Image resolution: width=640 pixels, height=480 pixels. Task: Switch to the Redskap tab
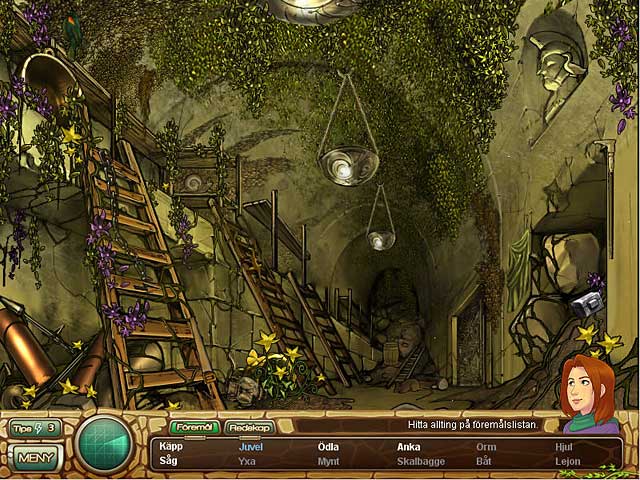249,427
